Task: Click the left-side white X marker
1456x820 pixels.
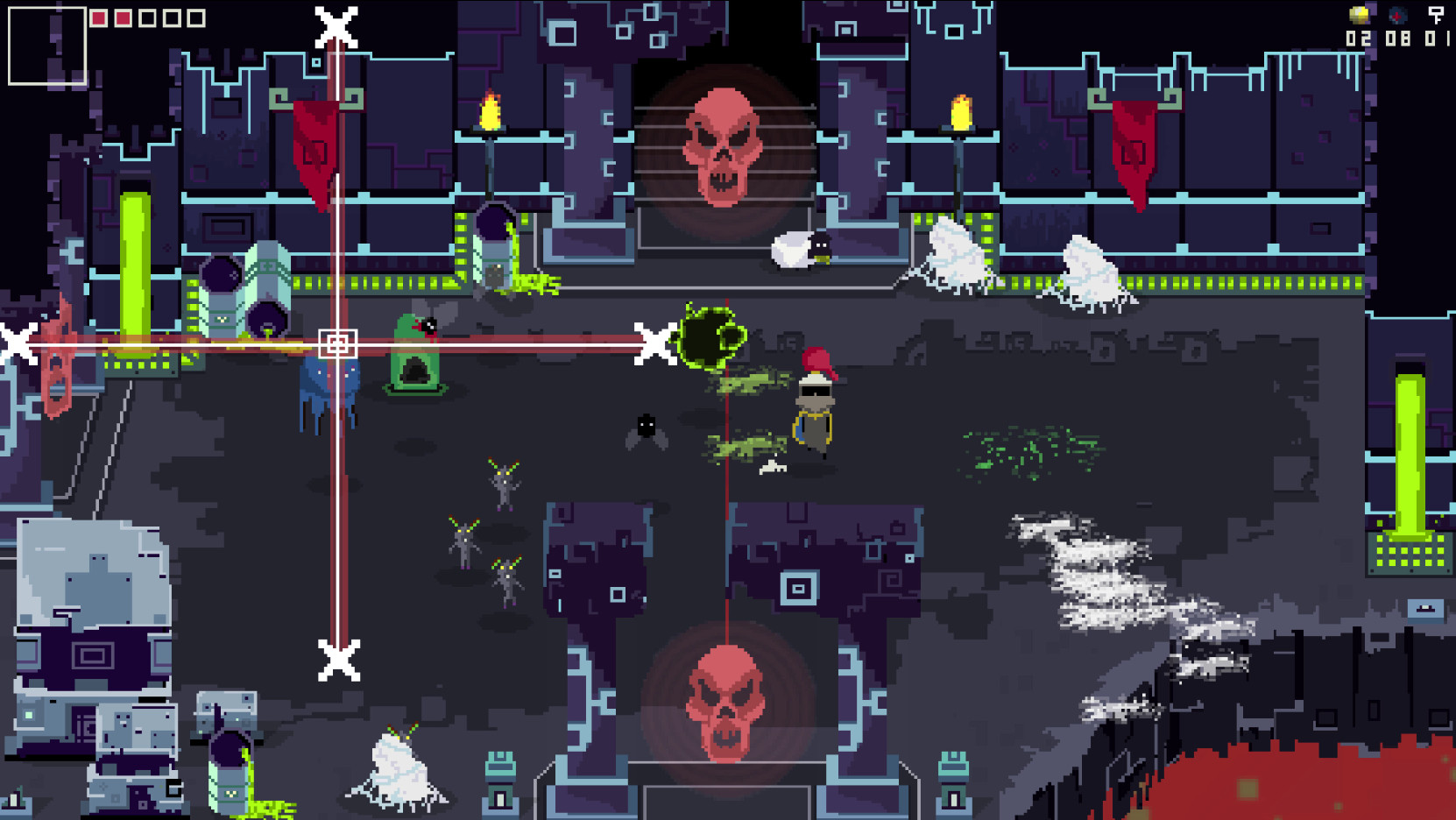Action: pos(14,343)
